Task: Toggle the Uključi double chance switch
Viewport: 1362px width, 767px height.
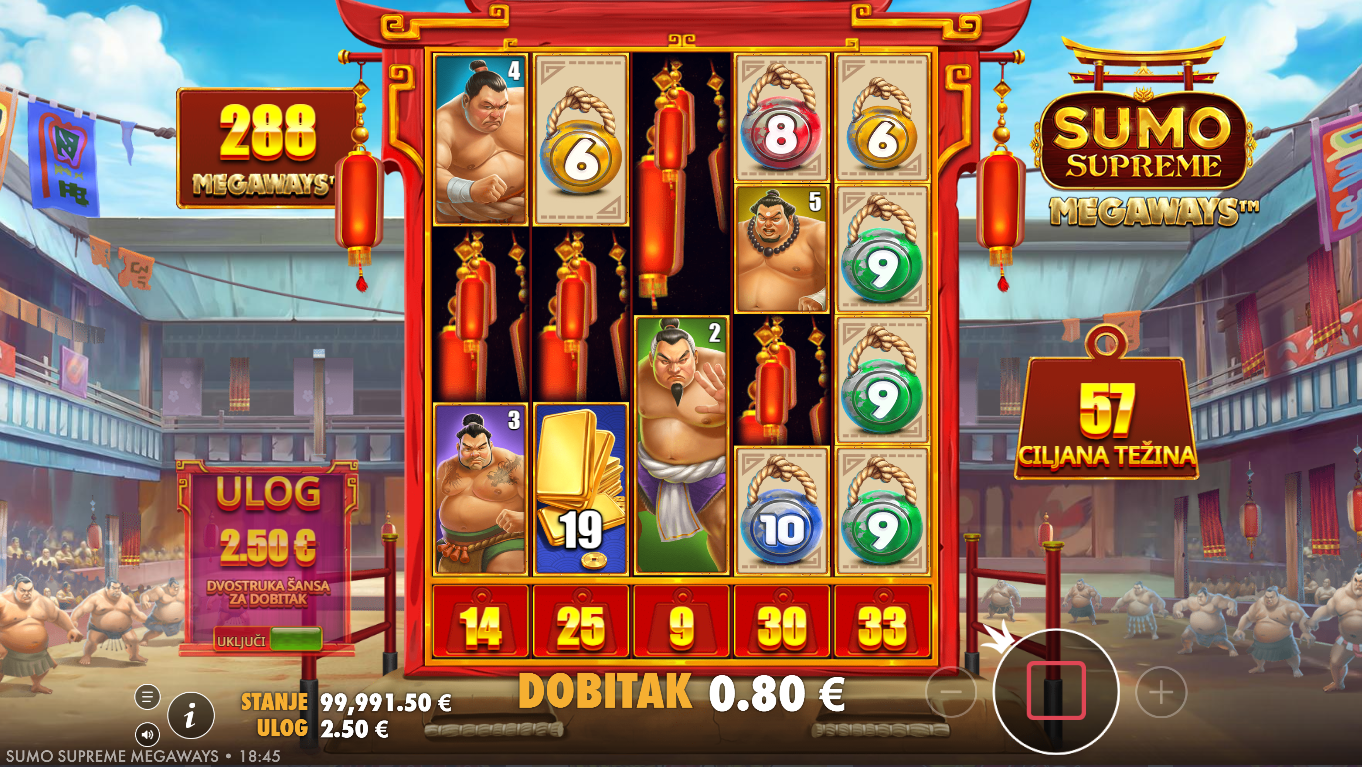Action: [295, 639]
